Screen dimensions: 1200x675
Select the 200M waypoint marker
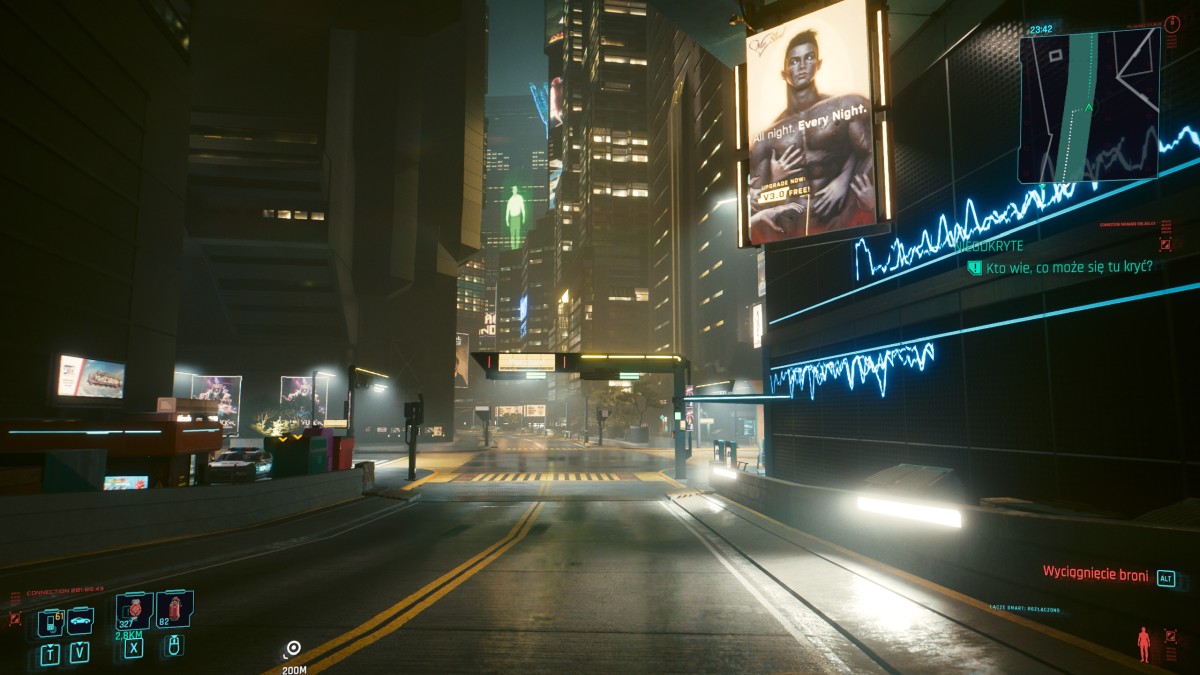click(293, 649)
